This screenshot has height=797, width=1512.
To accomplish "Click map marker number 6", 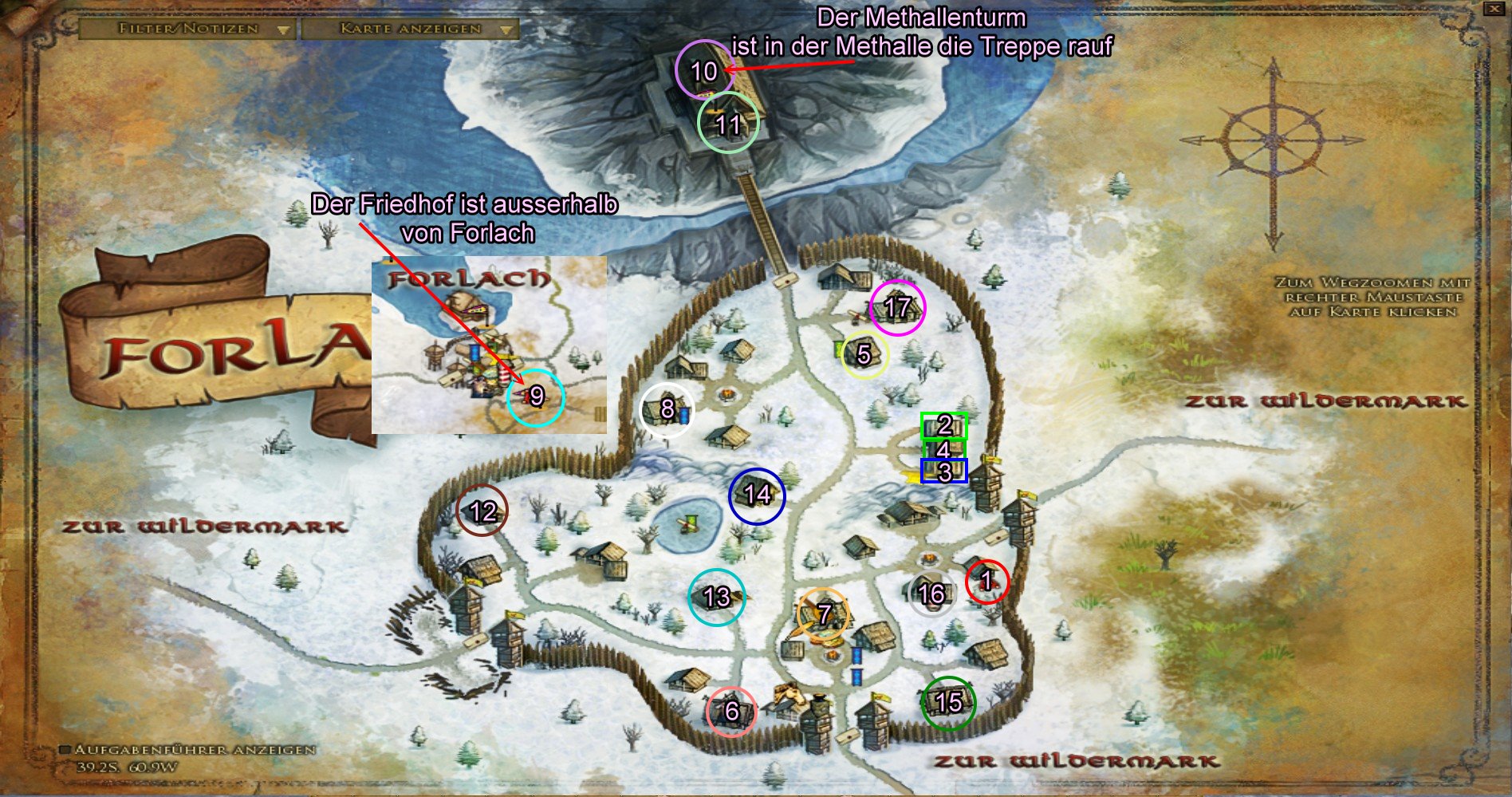I will (x=731, y=711).
